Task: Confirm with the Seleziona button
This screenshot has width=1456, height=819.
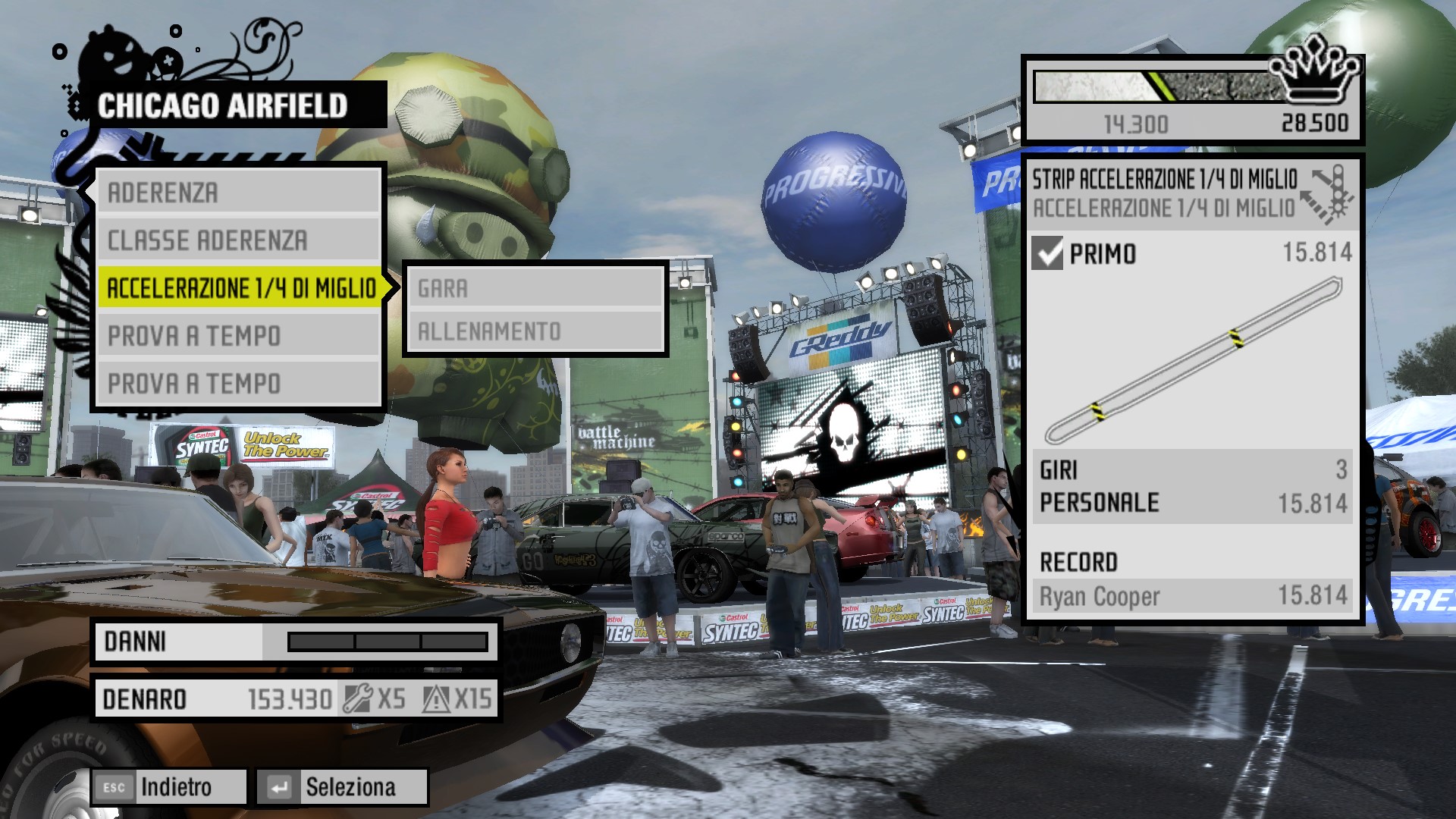Action: click(342, 787)
